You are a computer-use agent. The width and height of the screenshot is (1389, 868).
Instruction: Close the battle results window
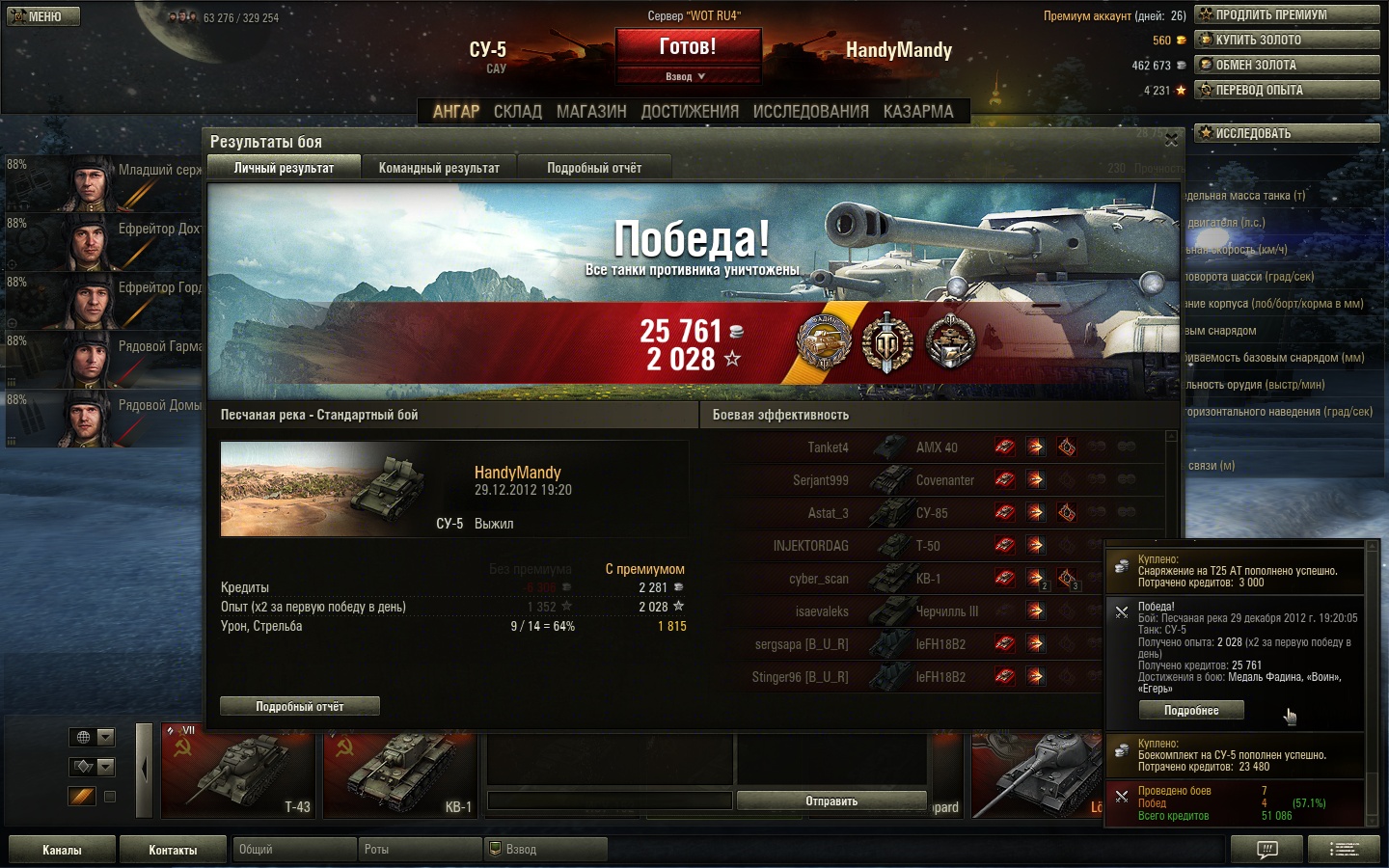1171,140
